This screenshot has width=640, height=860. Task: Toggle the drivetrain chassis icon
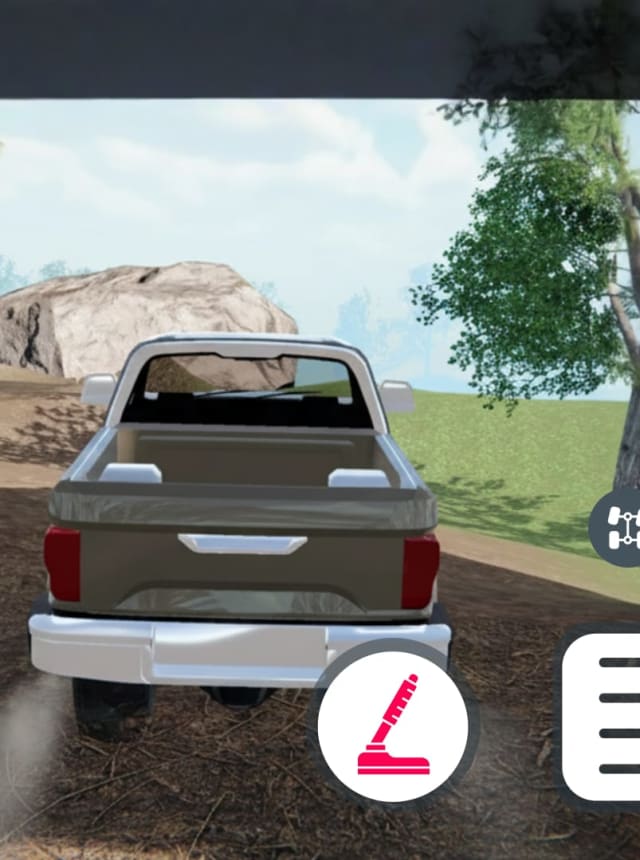pos(619,523)
